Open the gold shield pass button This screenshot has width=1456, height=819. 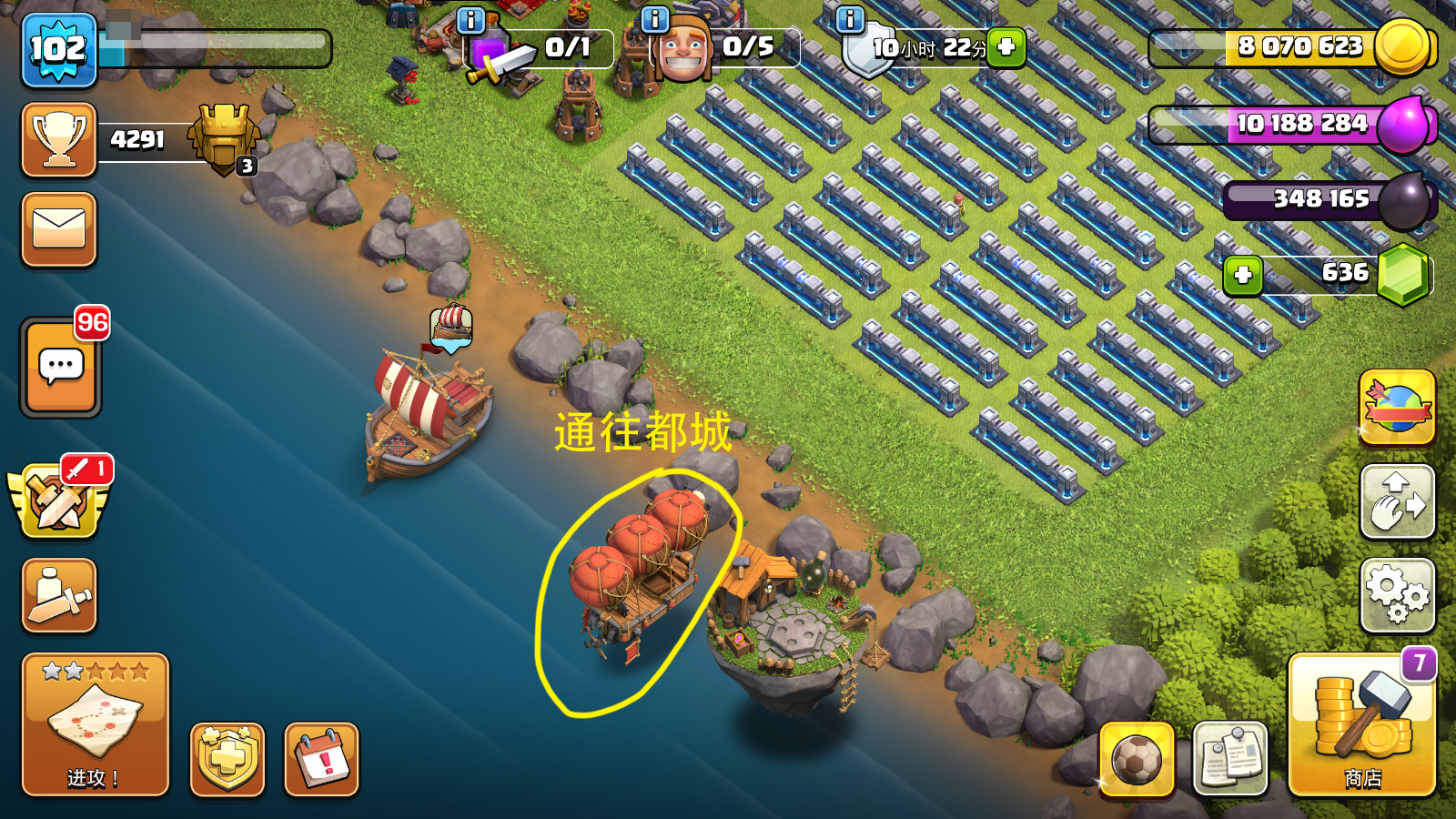tap(227, 759)
